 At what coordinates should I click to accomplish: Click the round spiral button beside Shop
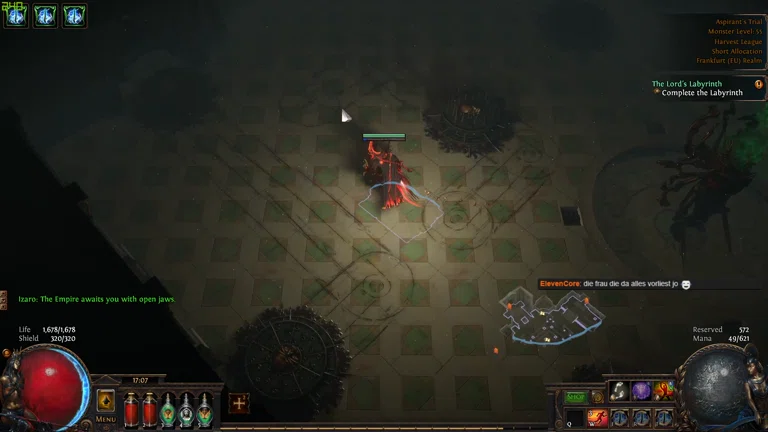[596, 397]
